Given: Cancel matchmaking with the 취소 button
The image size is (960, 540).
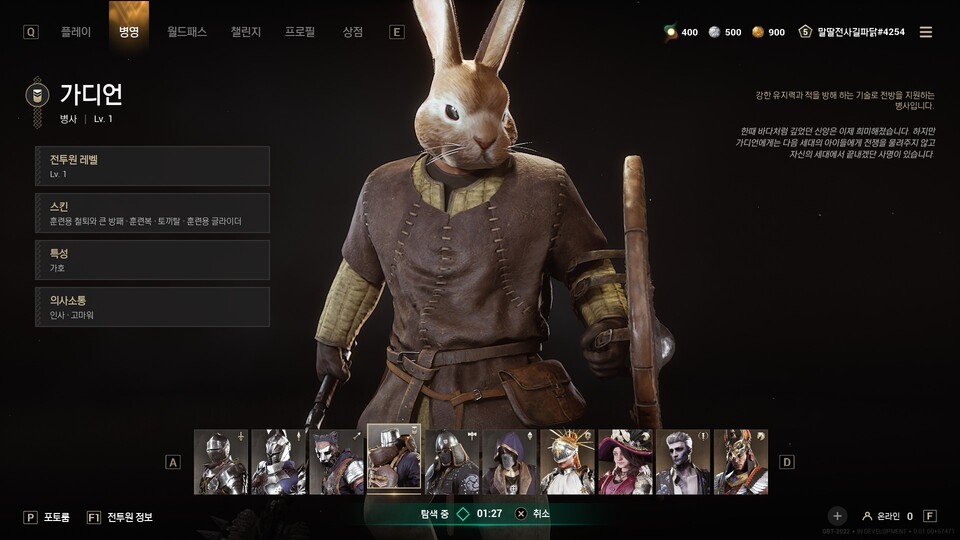Looking at the screenshot, I should click(532, 514).
